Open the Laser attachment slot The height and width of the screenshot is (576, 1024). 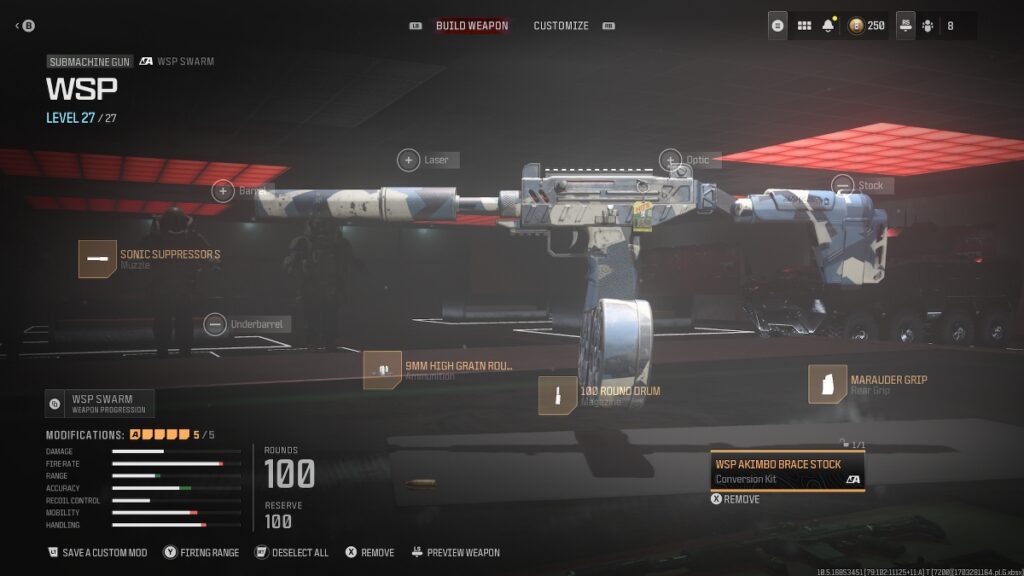409,160
